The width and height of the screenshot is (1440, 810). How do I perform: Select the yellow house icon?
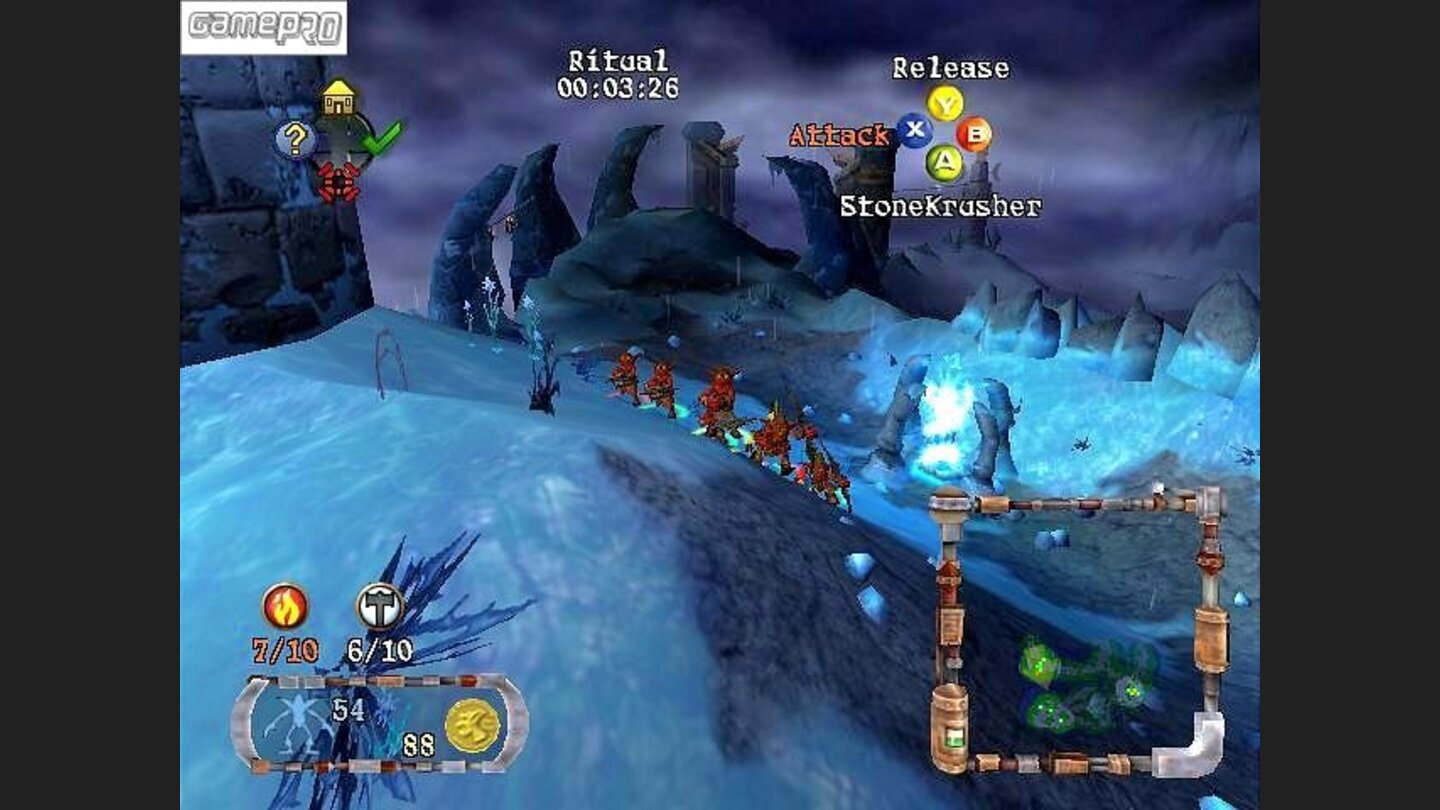tap(339, 98)
